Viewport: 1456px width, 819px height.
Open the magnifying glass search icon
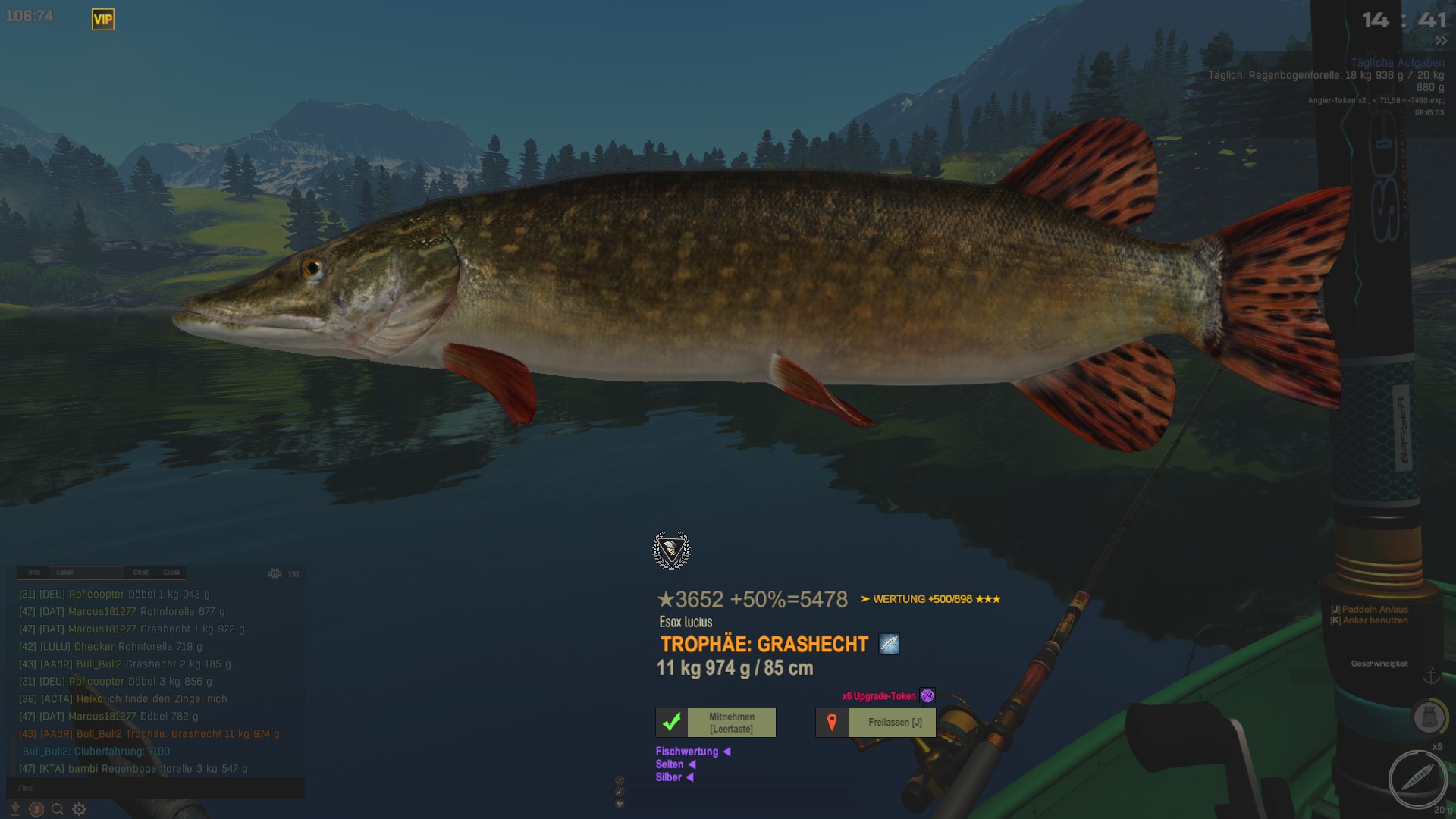(x=58, y=809)
